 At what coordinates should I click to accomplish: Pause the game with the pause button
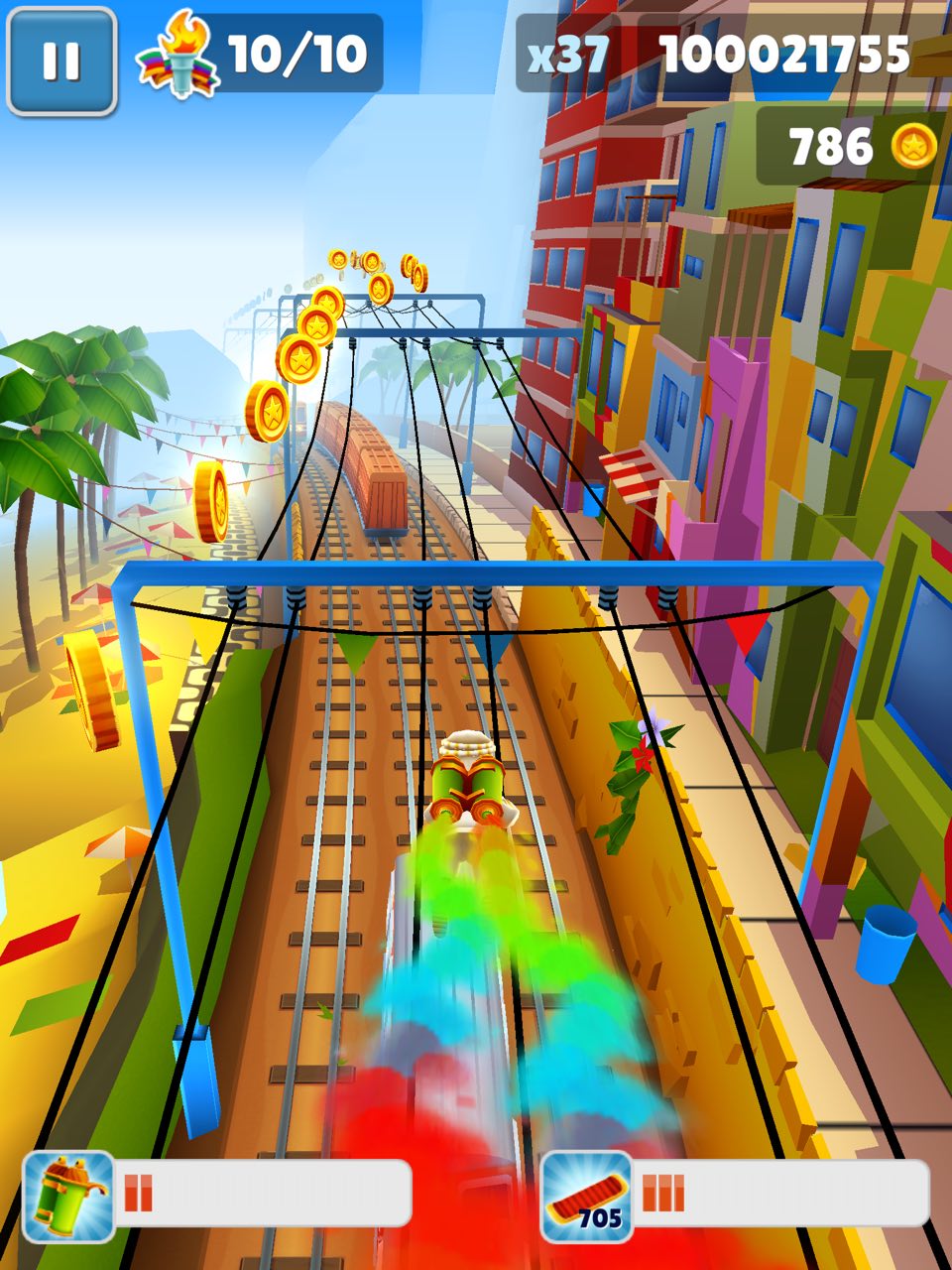[x=61, y=61]
